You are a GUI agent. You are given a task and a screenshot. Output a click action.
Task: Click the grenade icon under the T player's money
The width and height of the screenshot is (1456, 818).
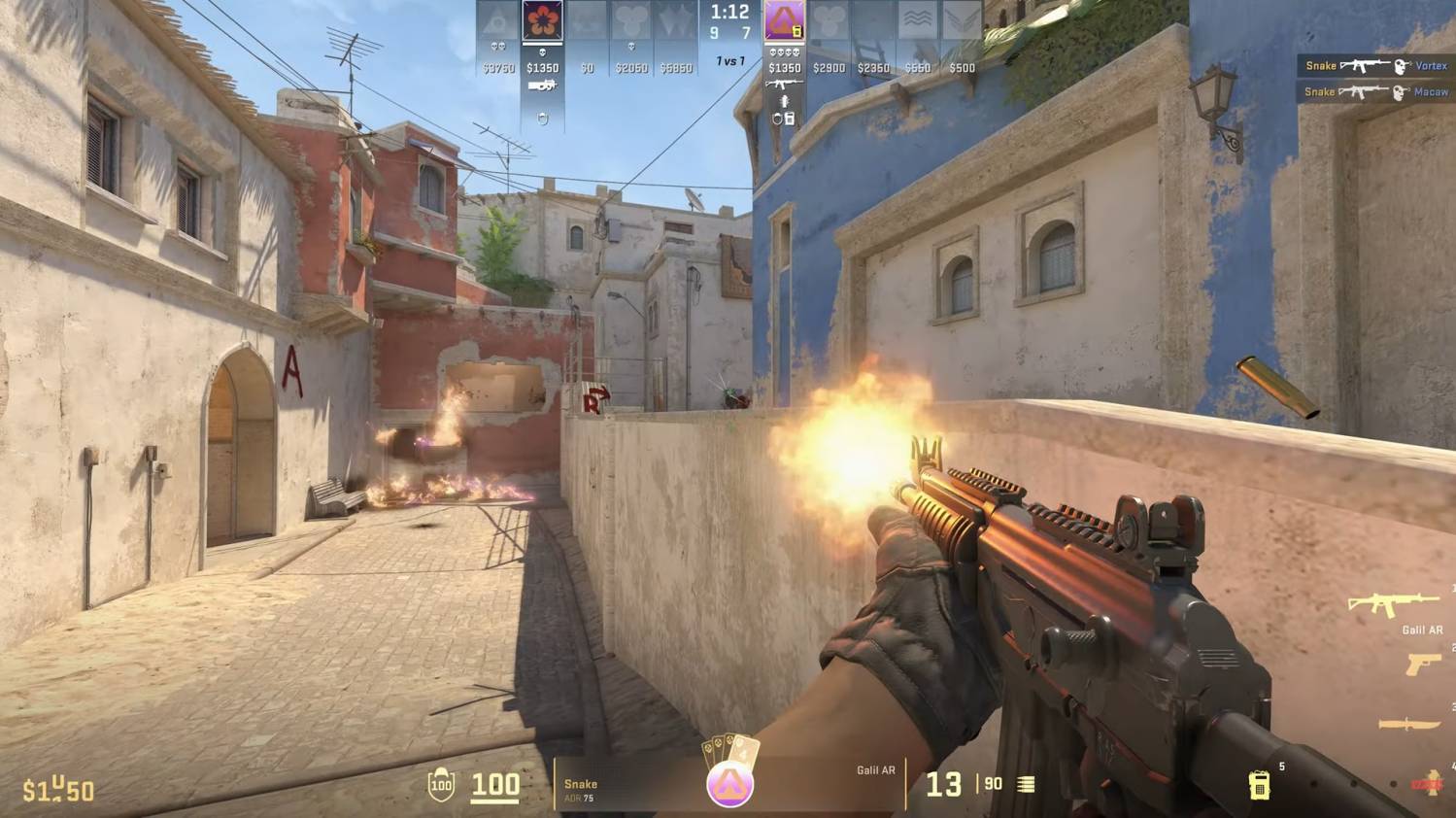(784, 101)
